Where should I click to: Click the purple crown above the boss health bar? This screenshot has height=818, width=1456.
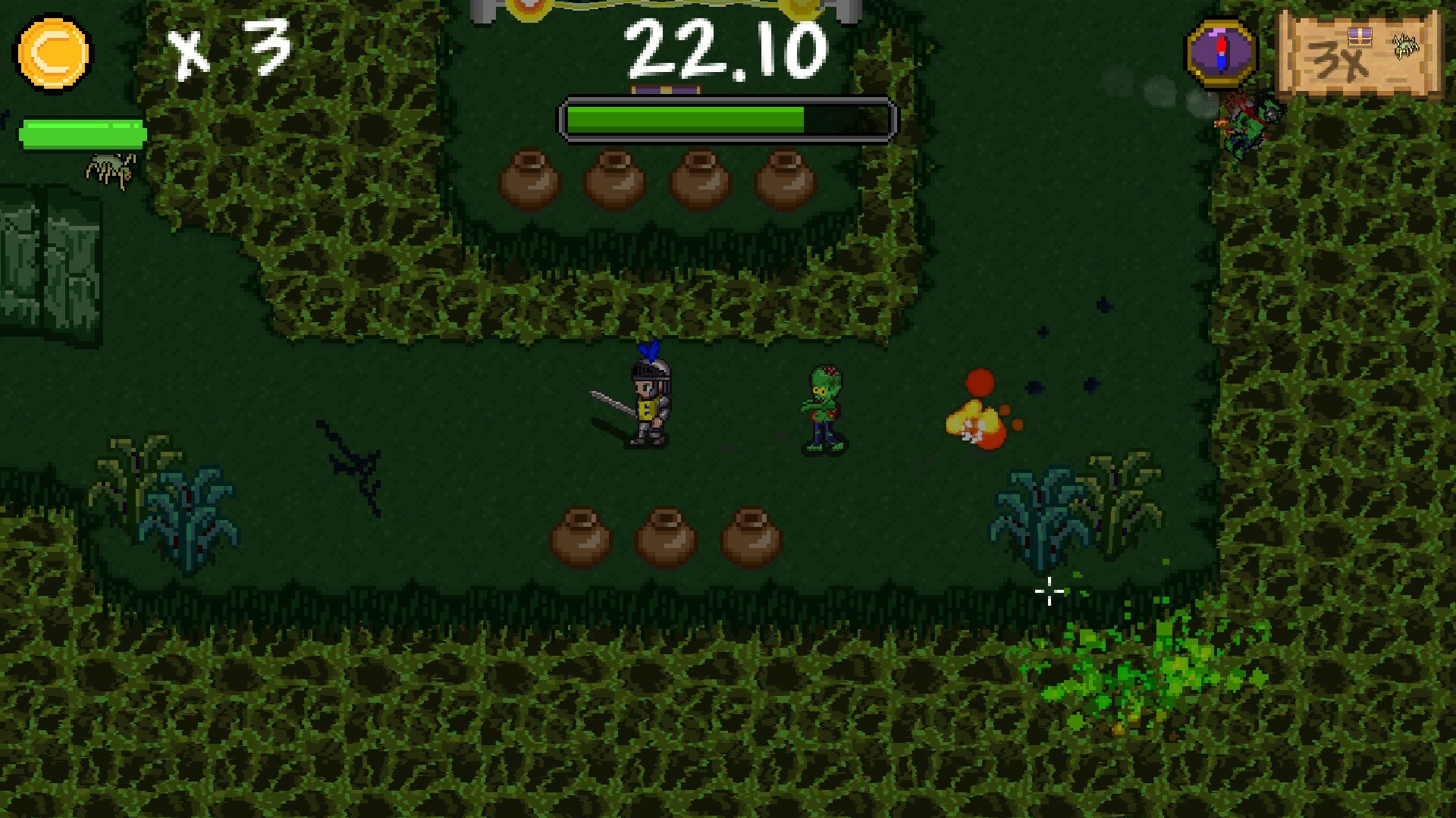coord(667,89)
